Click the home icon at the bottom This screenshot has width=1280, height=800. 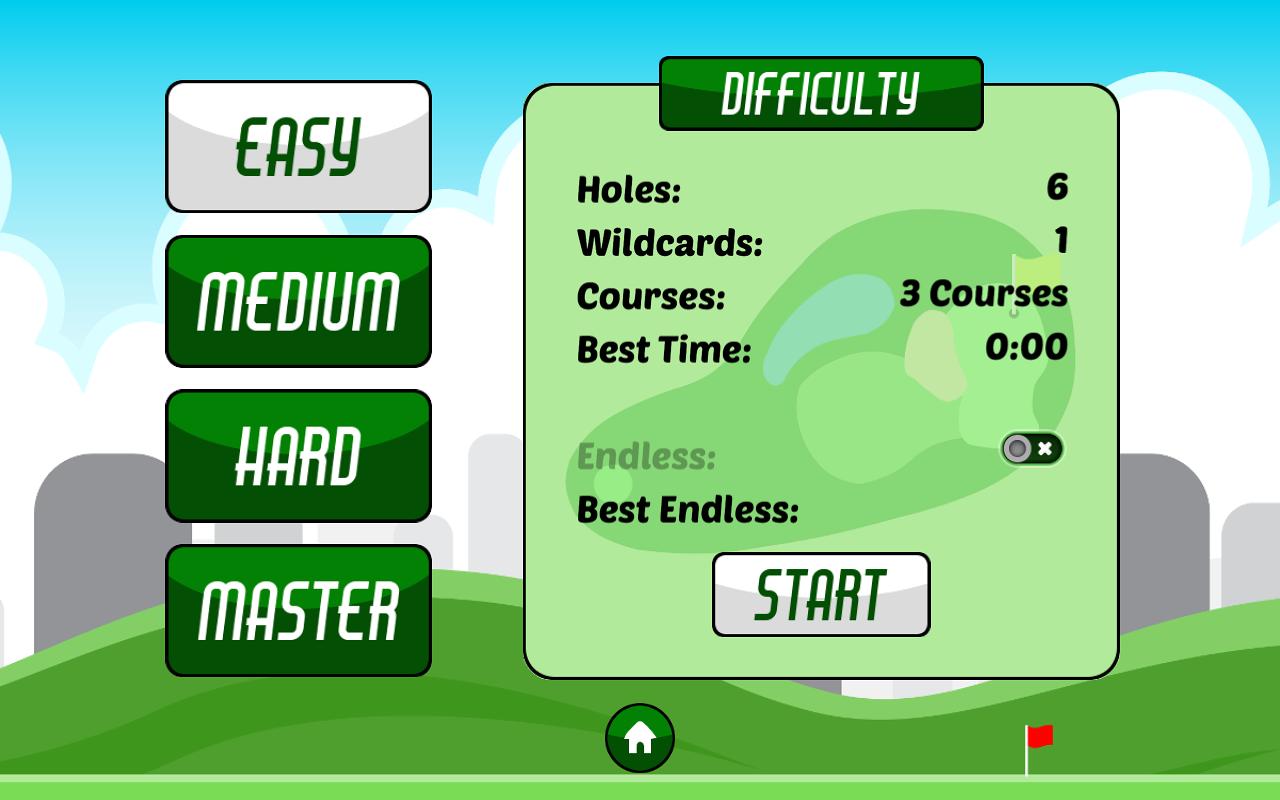pos(640,737)
